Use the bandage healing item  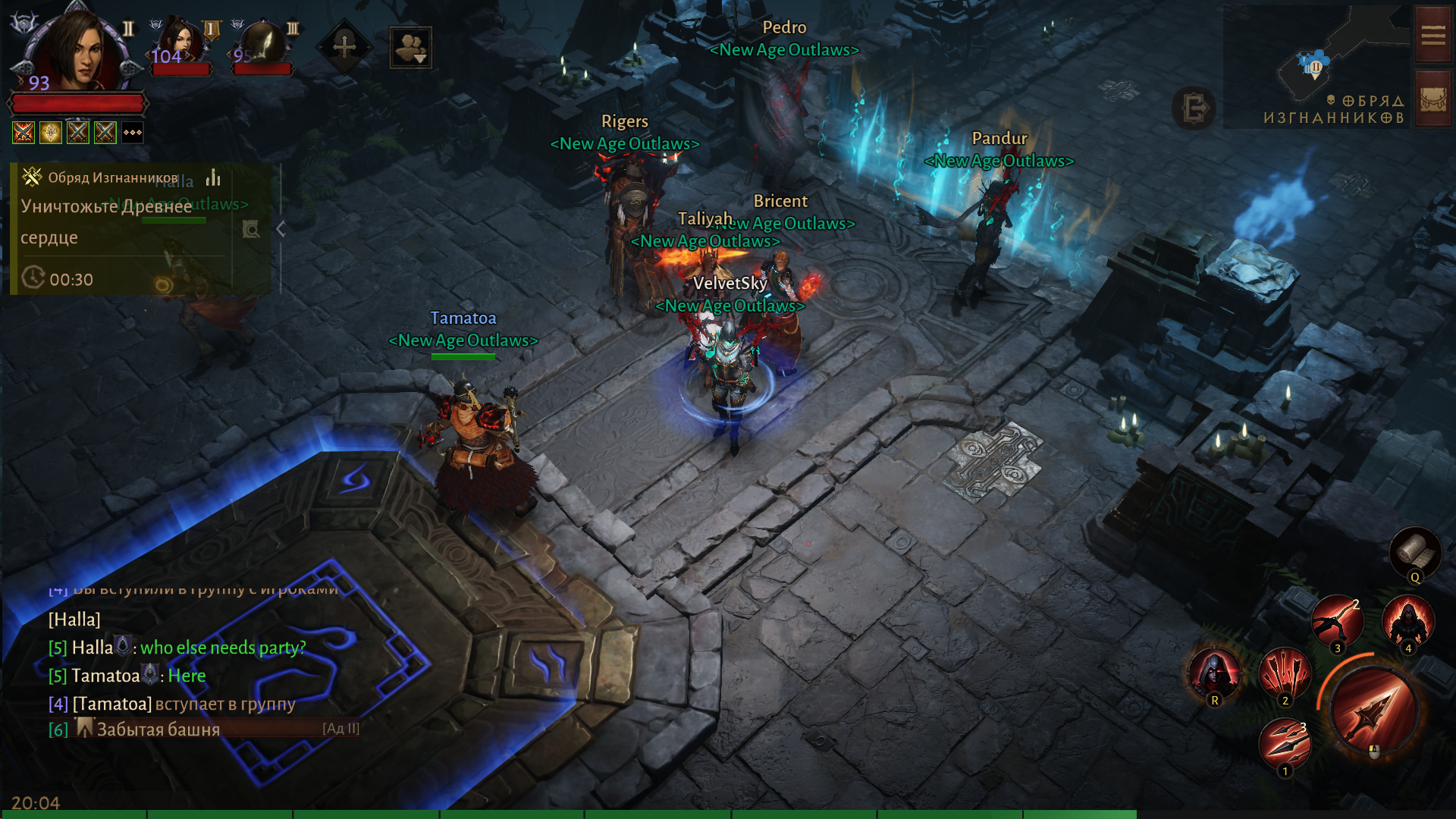(x=1414, y=552)
